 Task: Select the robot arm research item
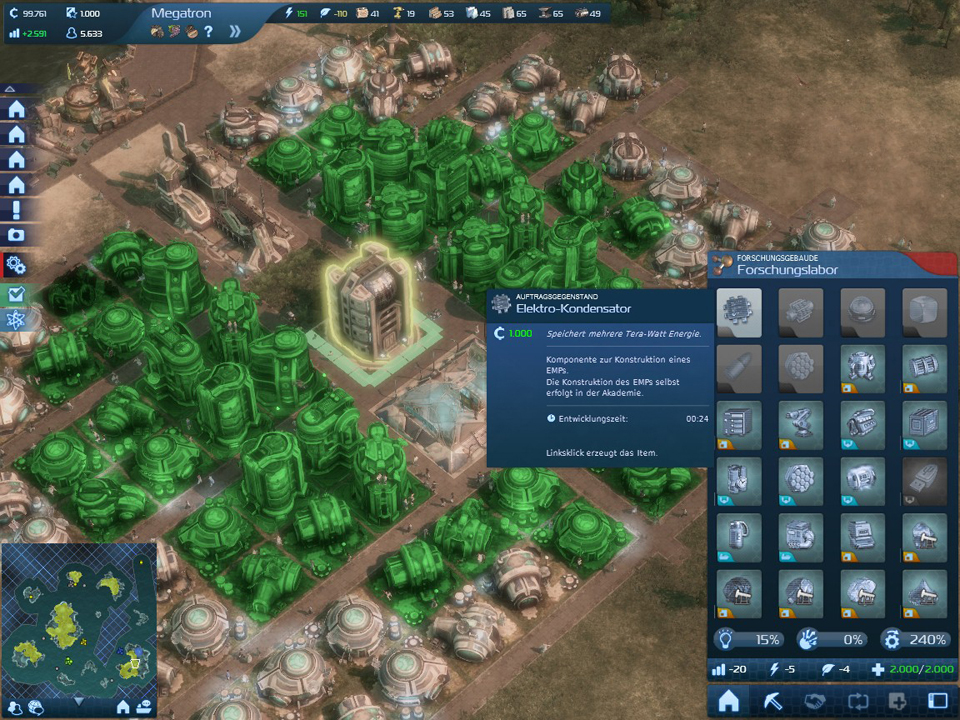tap(801, 423)
